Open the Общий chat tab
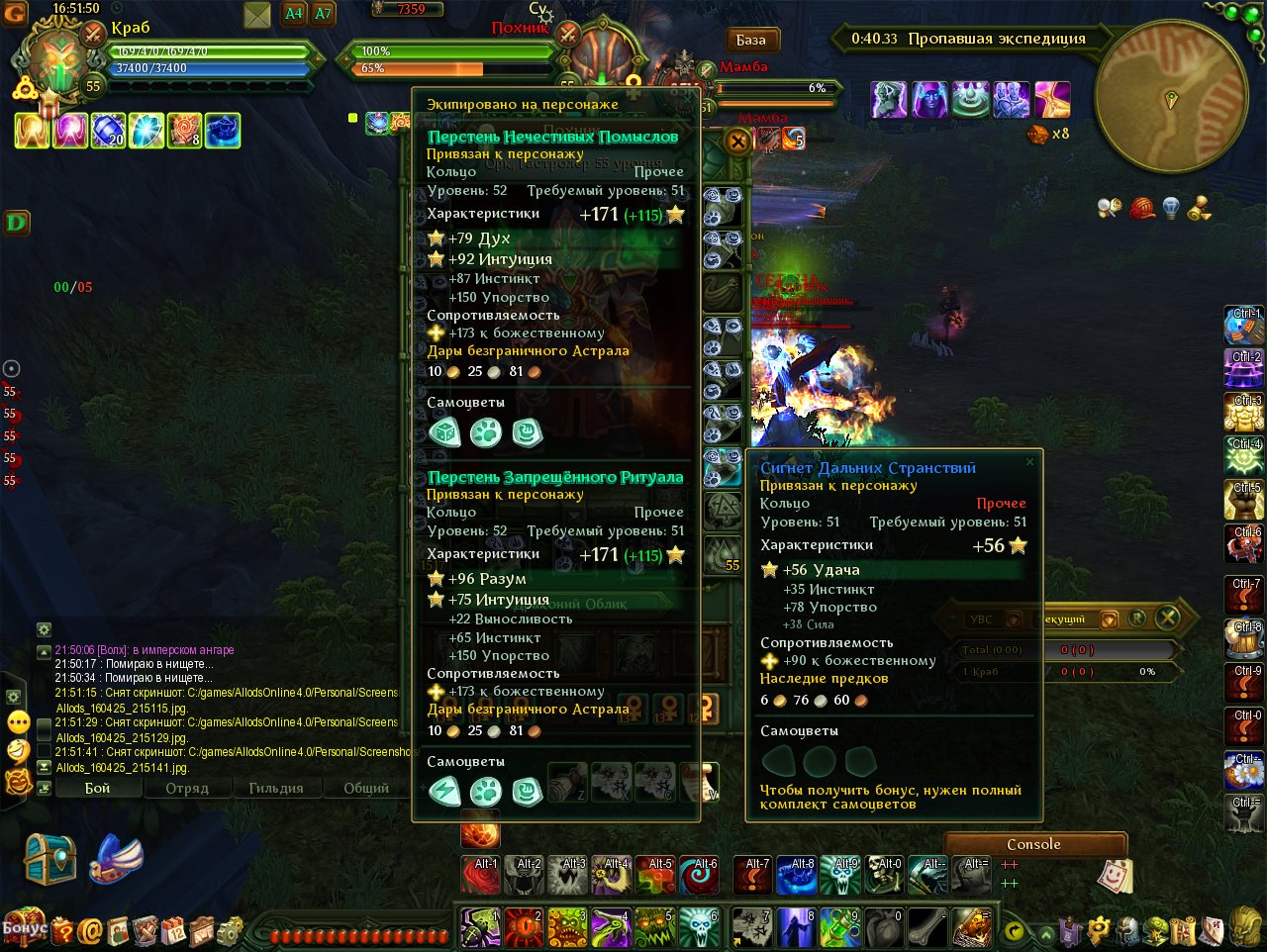 365,788
